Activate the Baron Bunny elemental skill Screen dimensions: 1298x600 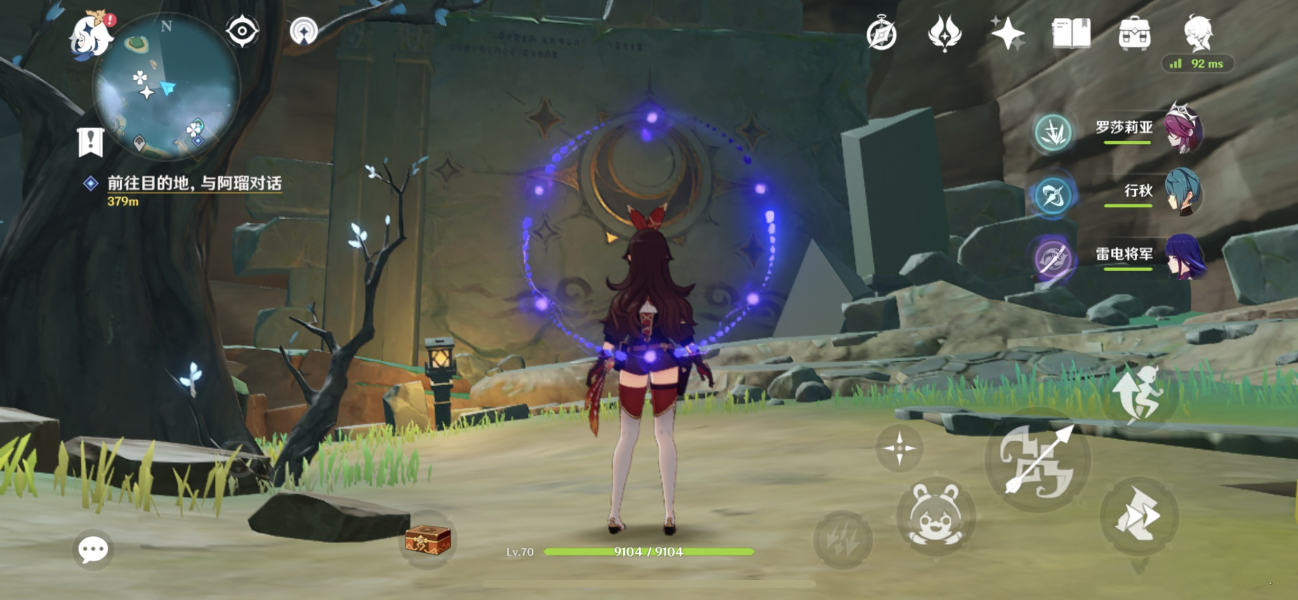point(935,517)
